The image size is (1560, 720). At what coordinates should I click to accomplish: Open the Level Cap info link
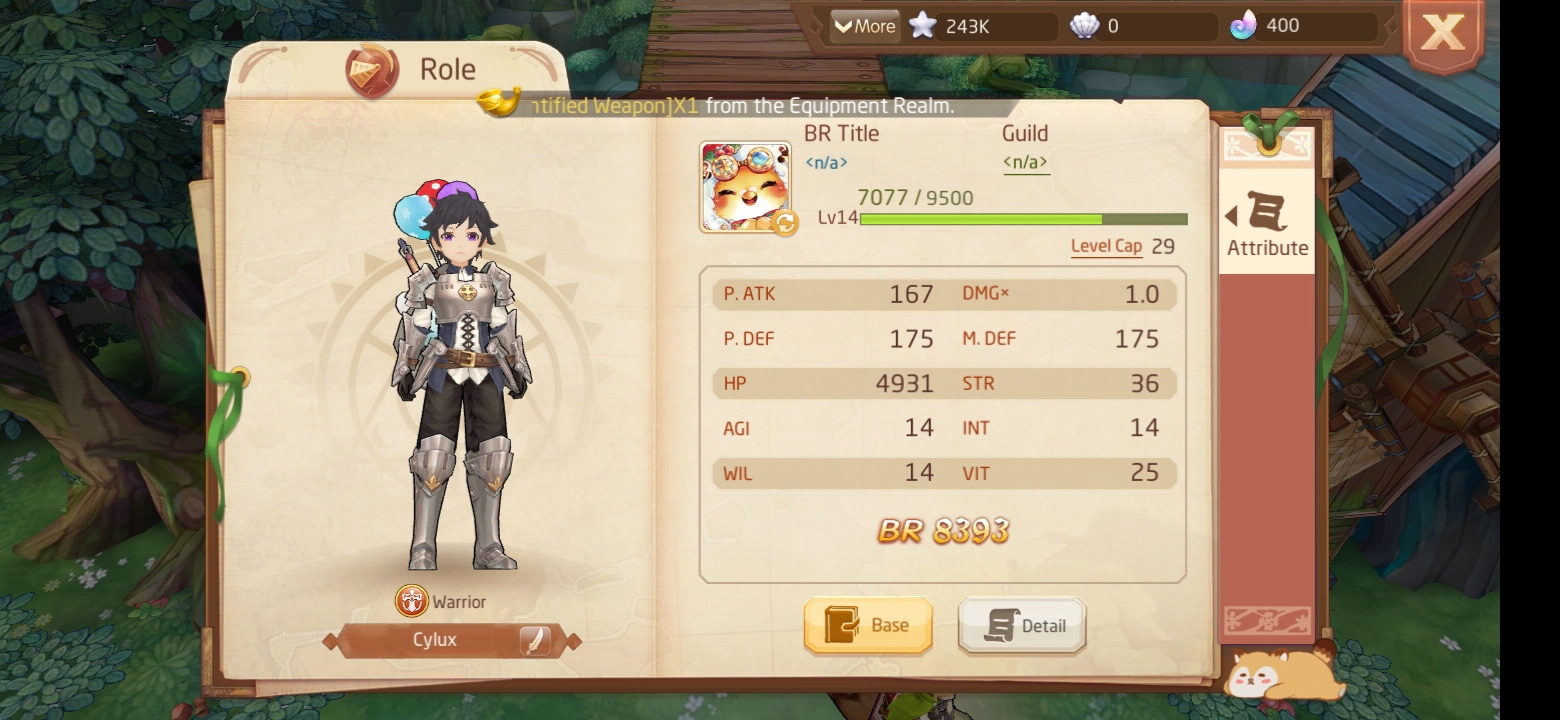[1106, 246]
